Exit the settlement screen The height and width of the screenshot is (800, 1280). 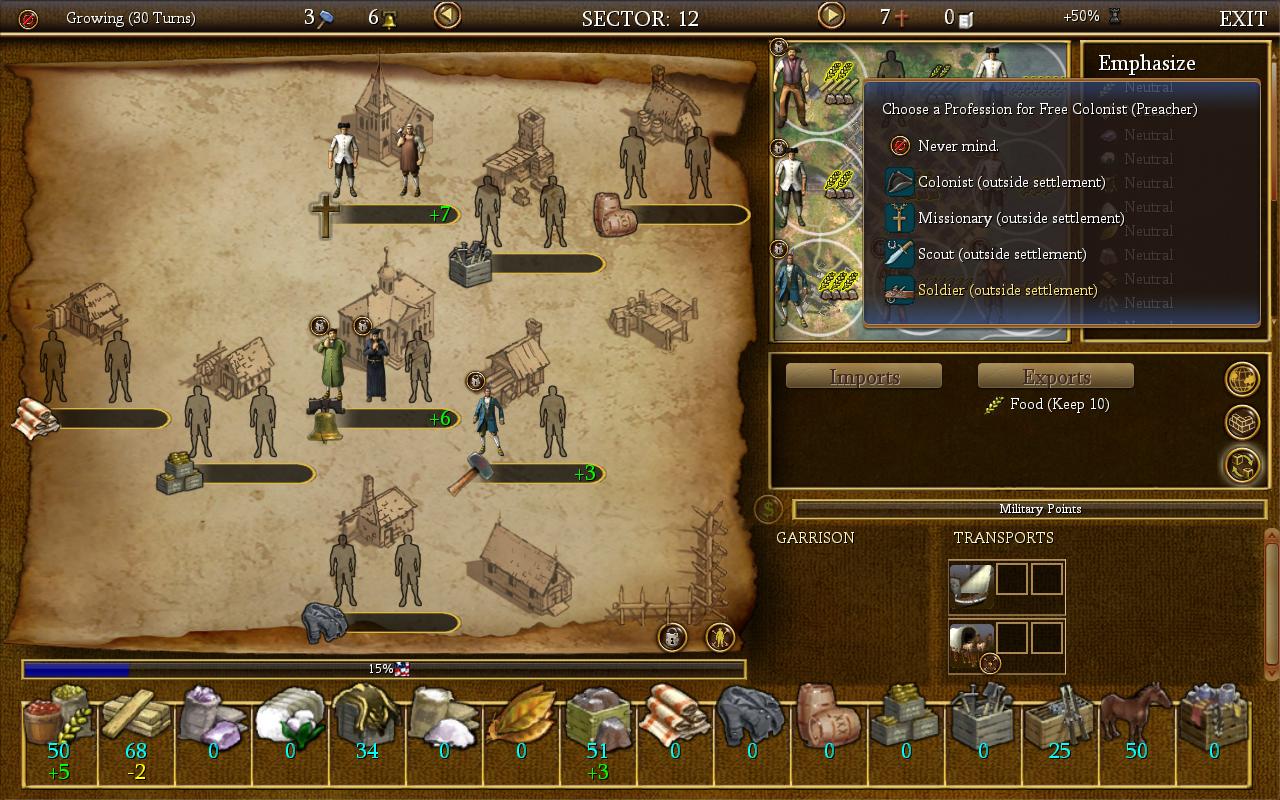pyautogui.click(x=1242, y=18)
